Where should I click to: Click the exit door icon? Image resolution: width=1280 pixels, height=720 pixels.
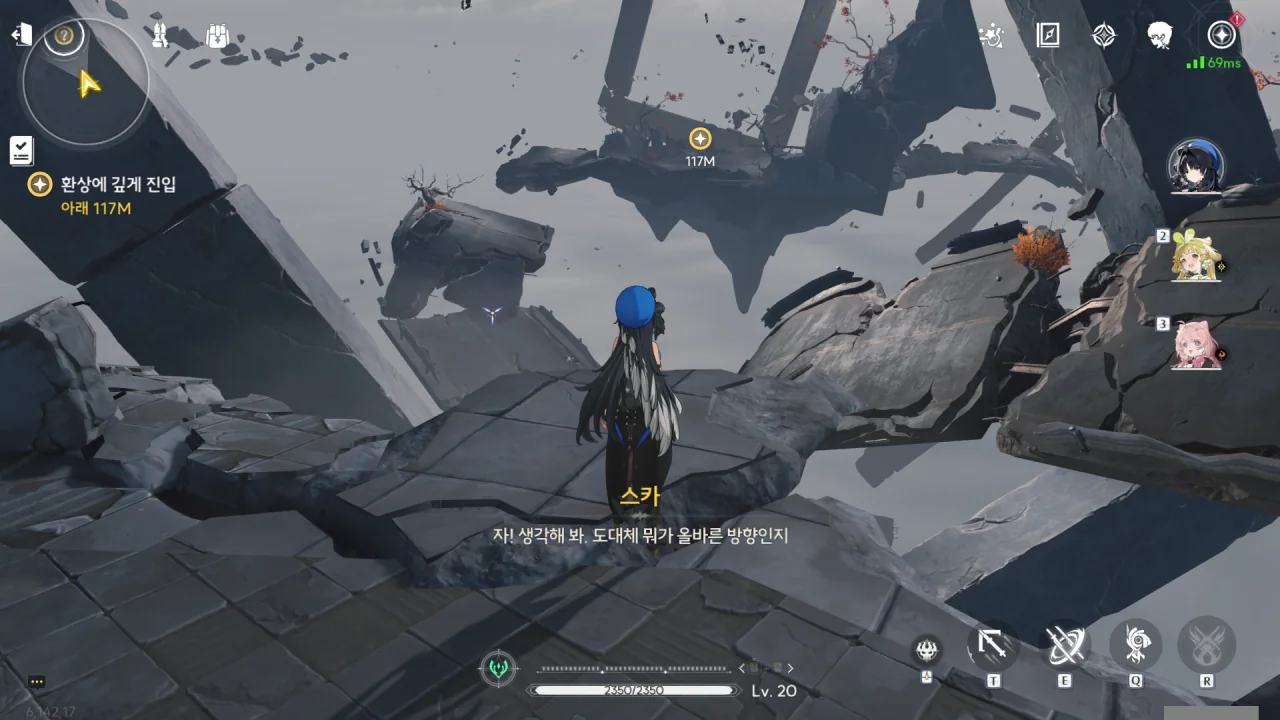(x=21, y=35)
